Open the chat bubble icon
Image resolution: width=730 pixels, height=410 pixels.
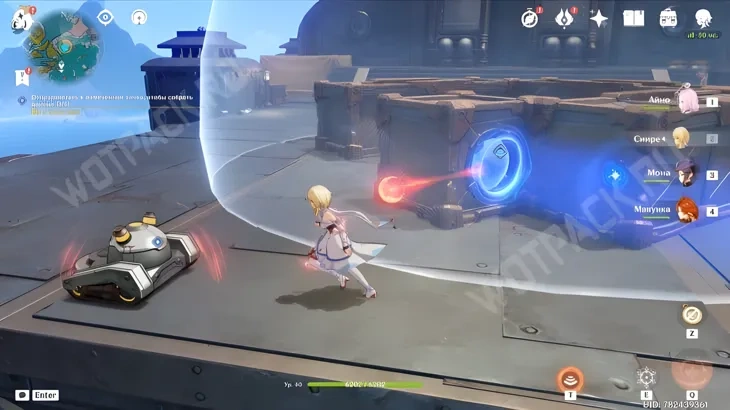tap(21, 395)
